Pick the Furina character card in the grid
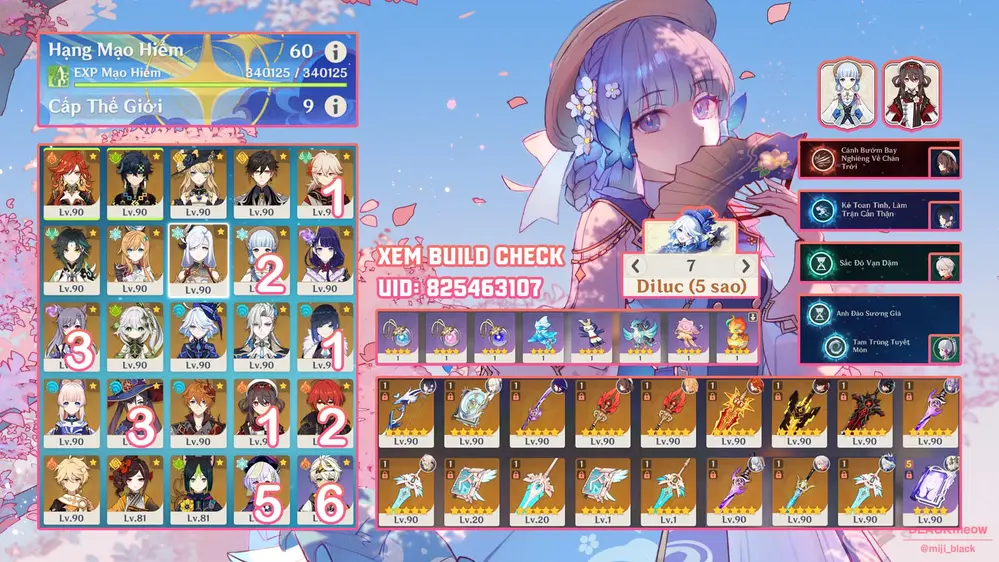The image size is (999, 562). (x=198, y=336)
